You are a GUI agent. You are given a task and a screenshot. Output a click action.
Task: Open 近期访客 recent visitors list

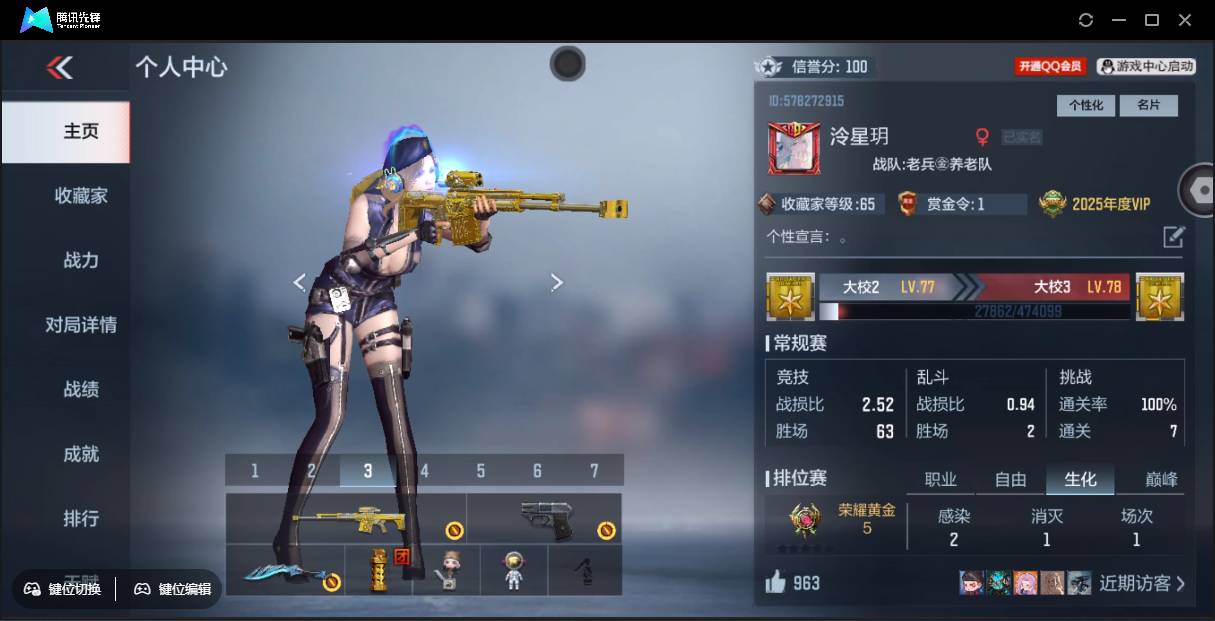[1141, 583]
